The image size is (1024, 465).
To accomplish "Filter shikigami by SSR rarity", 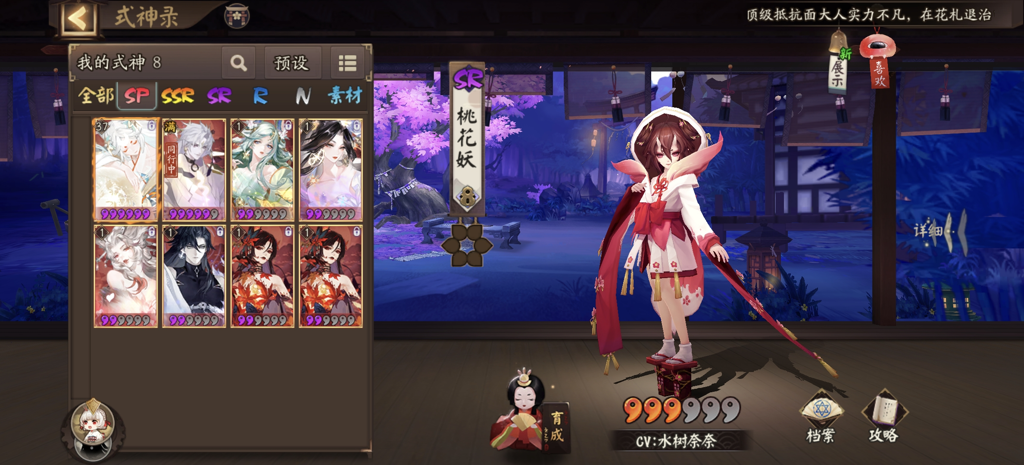I will pos(178,96).
